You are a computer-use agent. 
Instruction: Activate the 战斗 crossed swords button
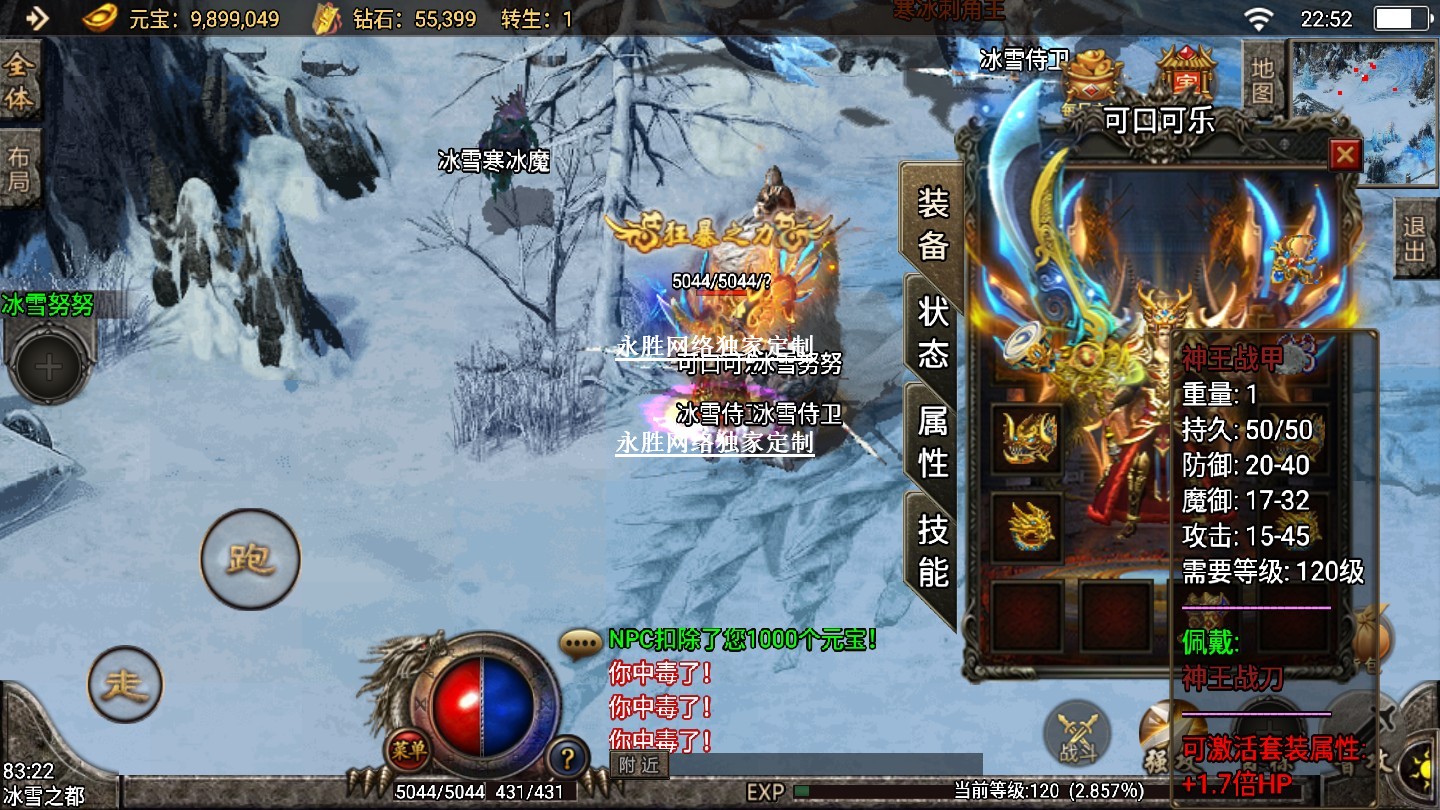point(1076,735)
